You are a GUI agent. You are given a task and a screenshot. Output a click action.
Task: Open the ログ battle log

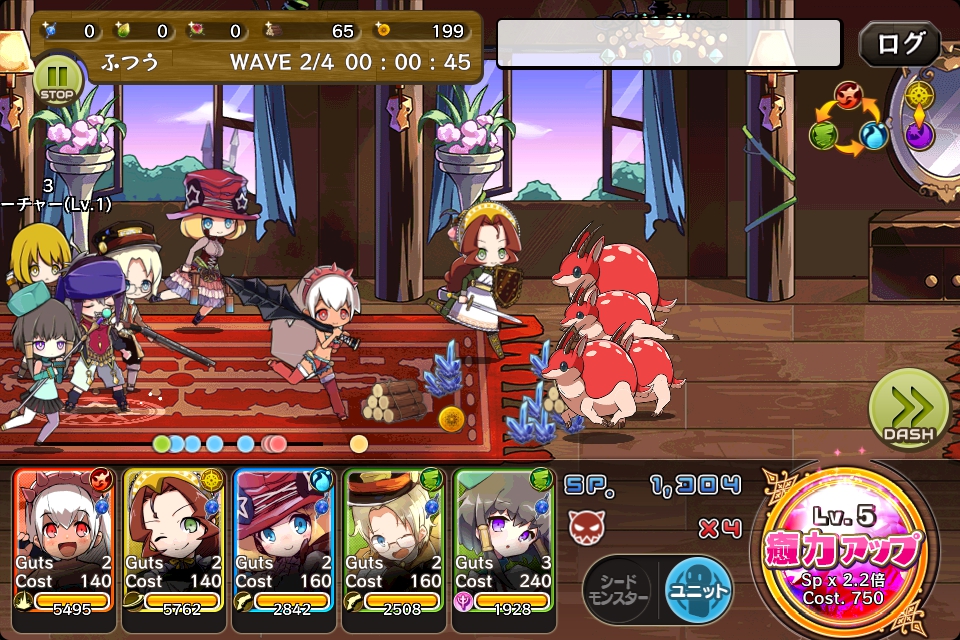point(899,45)
